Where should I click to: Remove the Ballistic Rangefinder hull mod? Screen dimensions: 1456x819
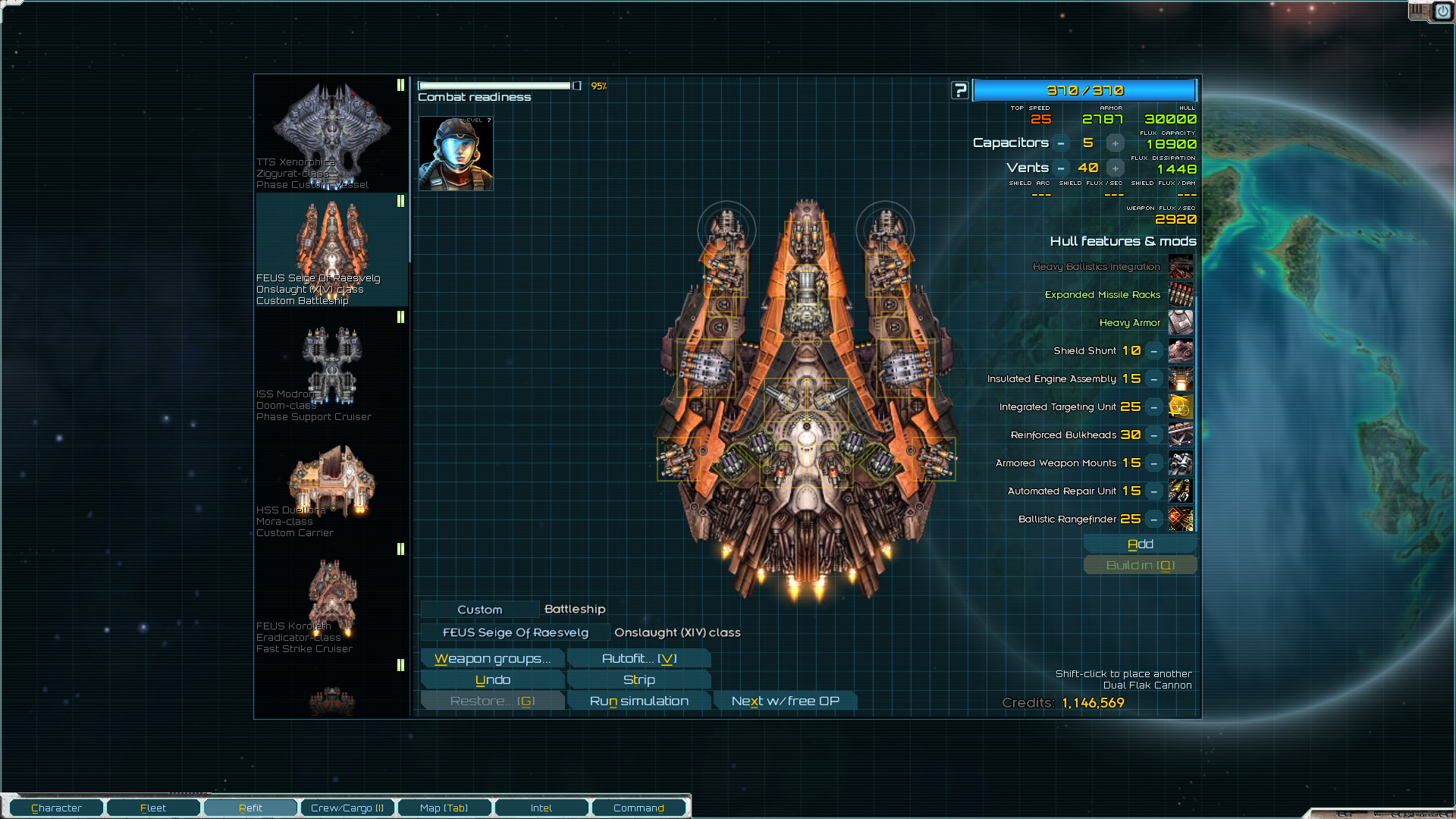(x=1153, y=519)
